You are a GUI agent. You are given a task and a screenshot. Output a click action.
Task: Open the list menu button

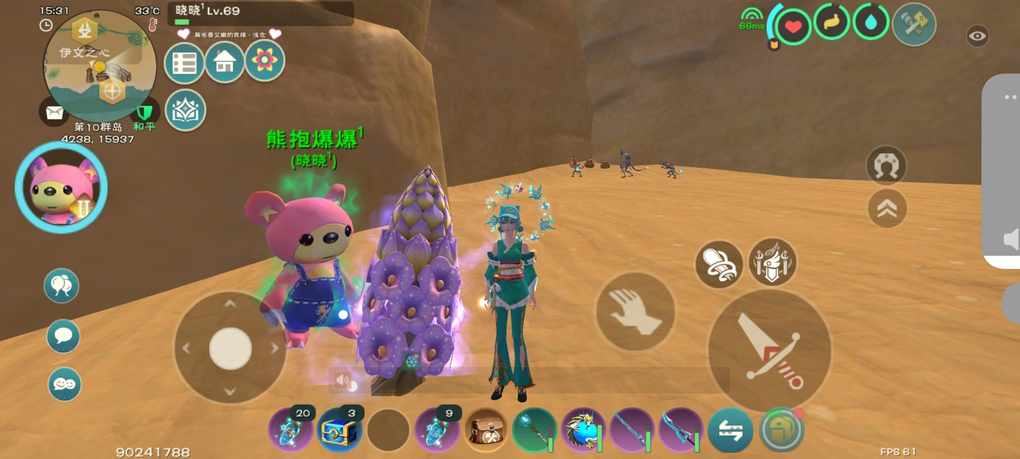(184, 62)
